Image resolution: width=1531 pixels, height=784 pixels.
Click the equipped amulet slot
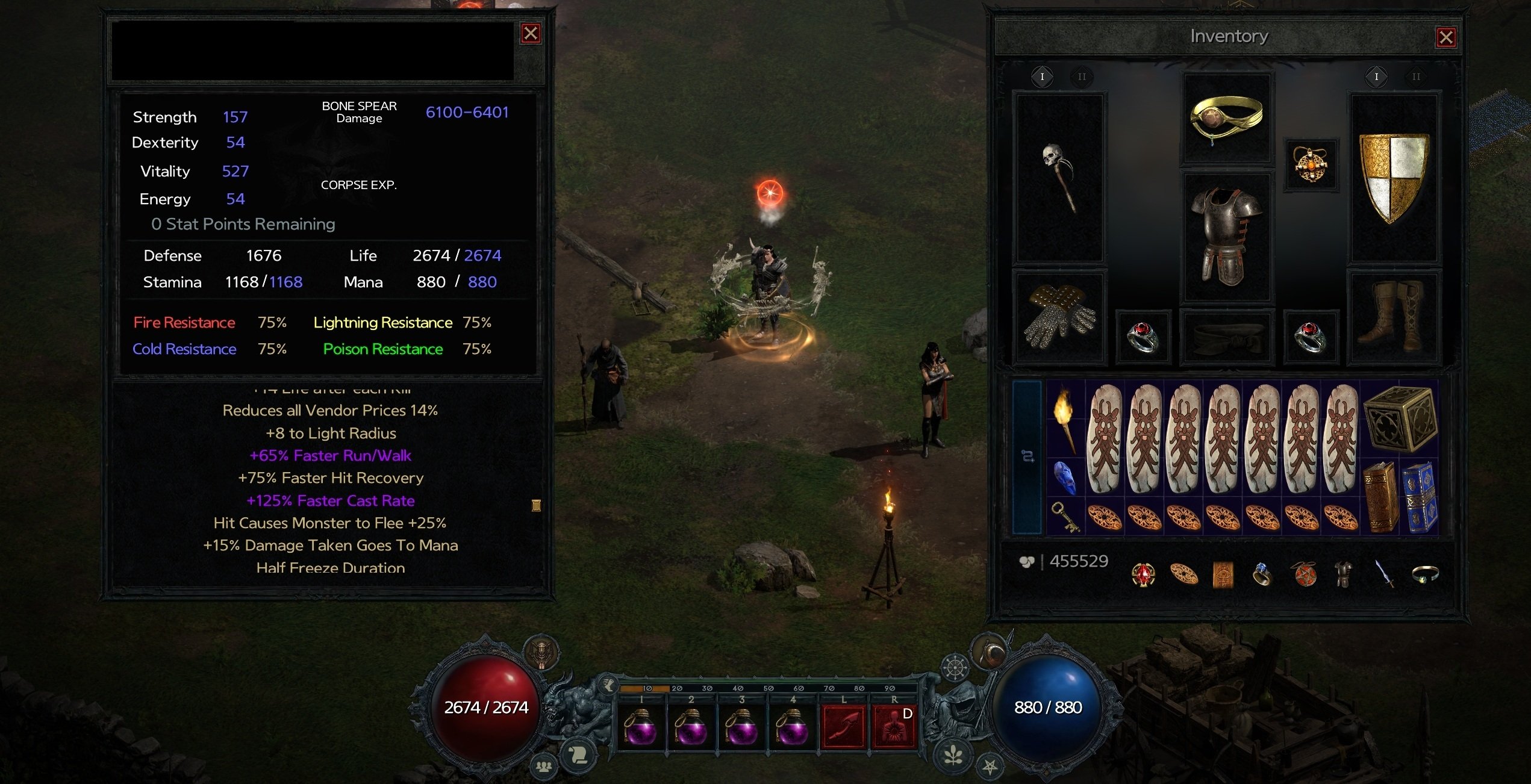pos(1311,164)
